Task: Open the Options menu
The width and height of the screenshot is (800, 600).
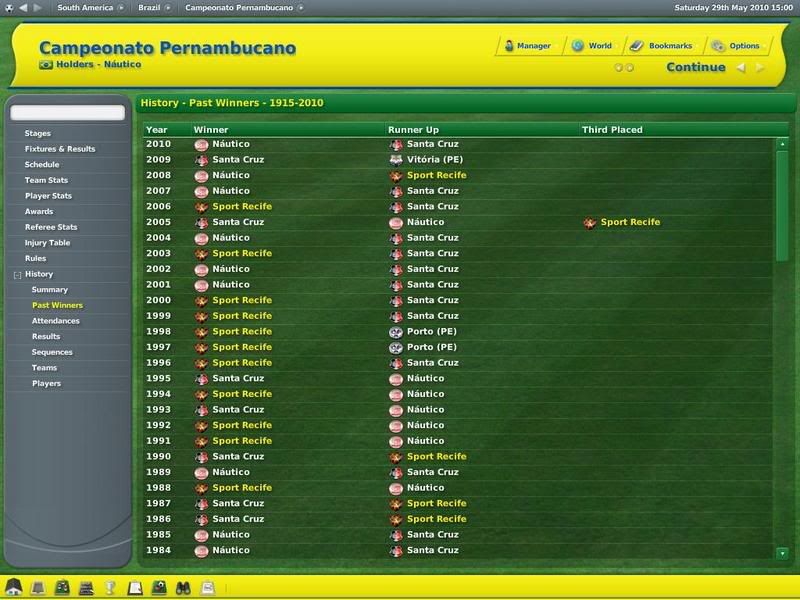Action: [x=737, y=46]
